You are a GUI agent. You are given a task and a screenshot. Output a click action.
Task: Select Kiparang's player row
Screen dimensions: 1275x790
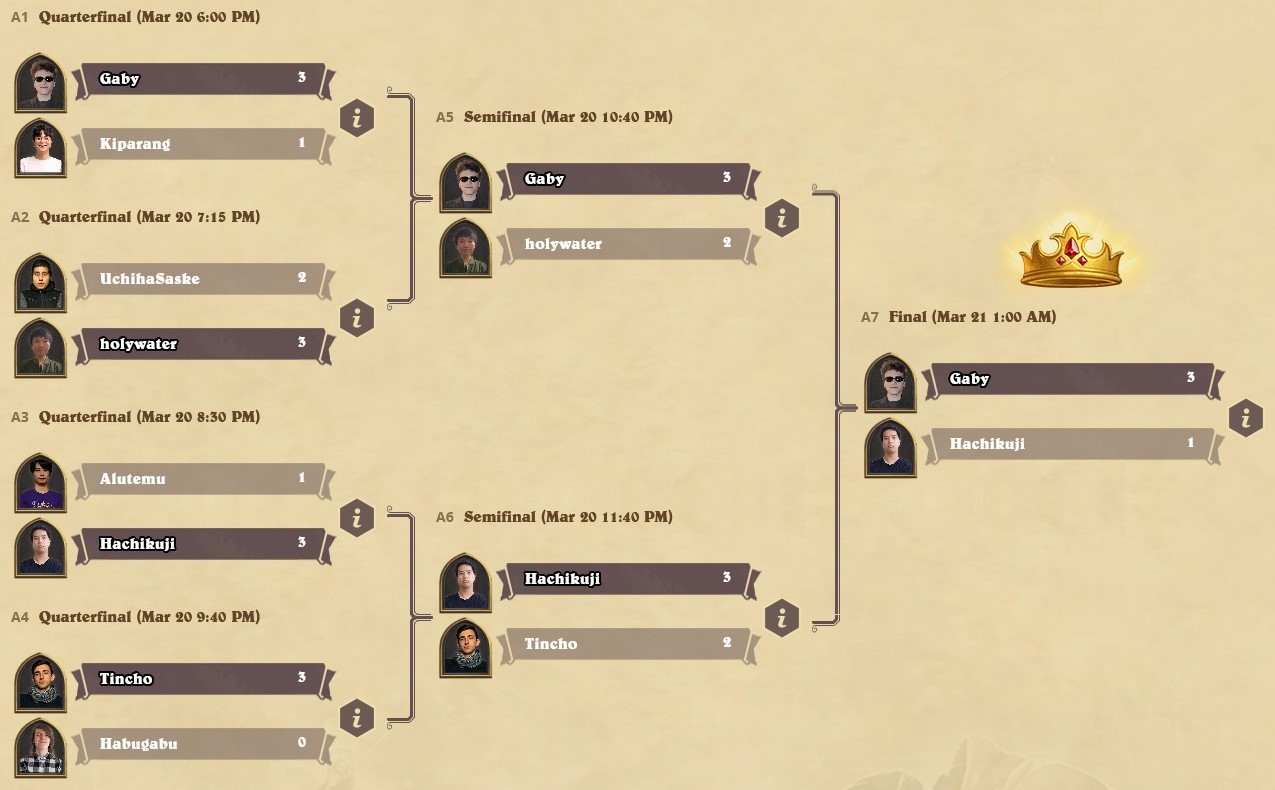(200, 144)
